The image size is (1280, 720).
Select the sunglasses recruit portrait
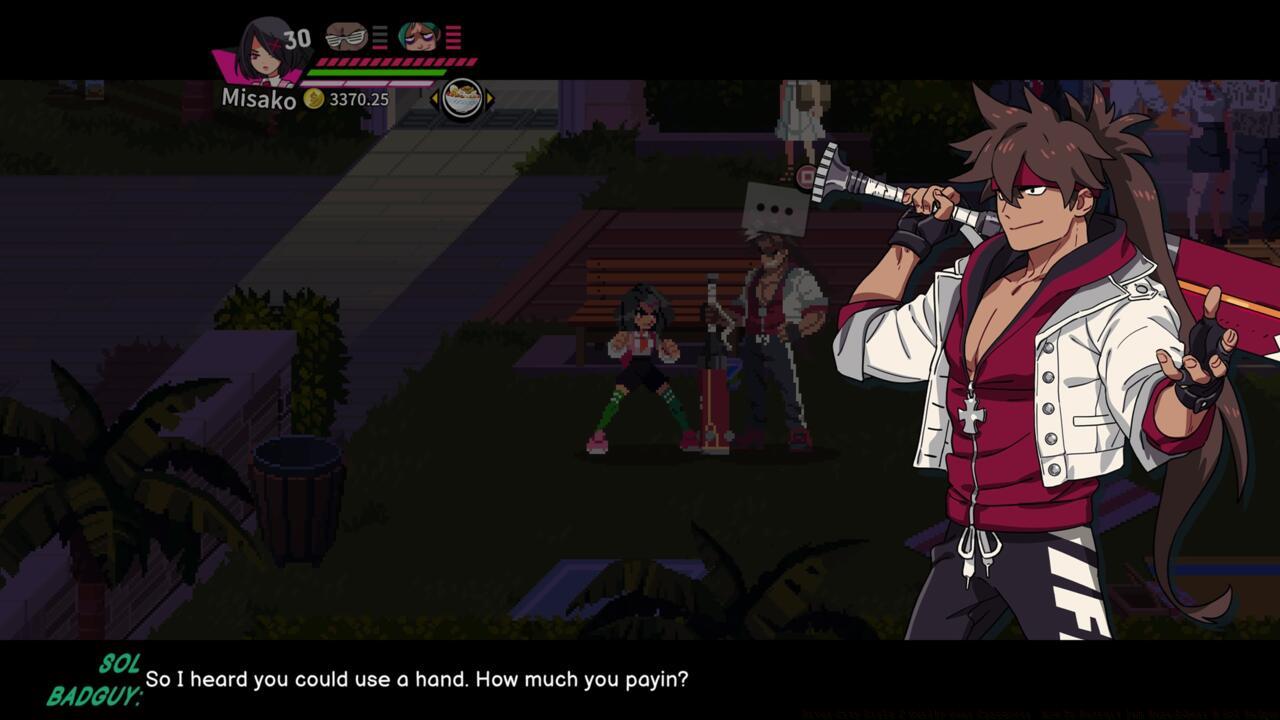(346, 37)
